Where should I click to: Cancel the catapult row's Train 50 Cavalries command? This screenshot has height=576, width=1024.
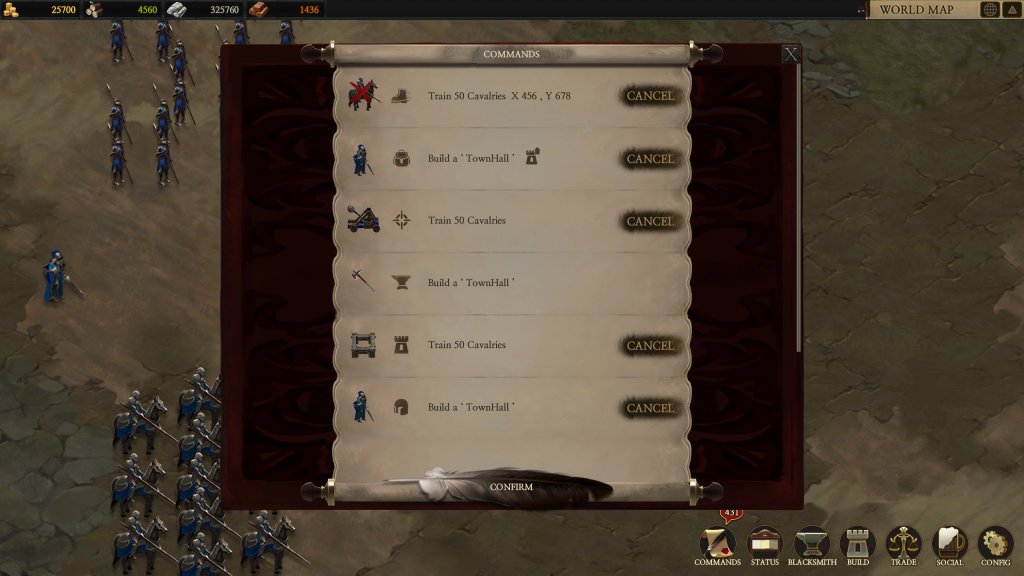(x=650, y=221)
